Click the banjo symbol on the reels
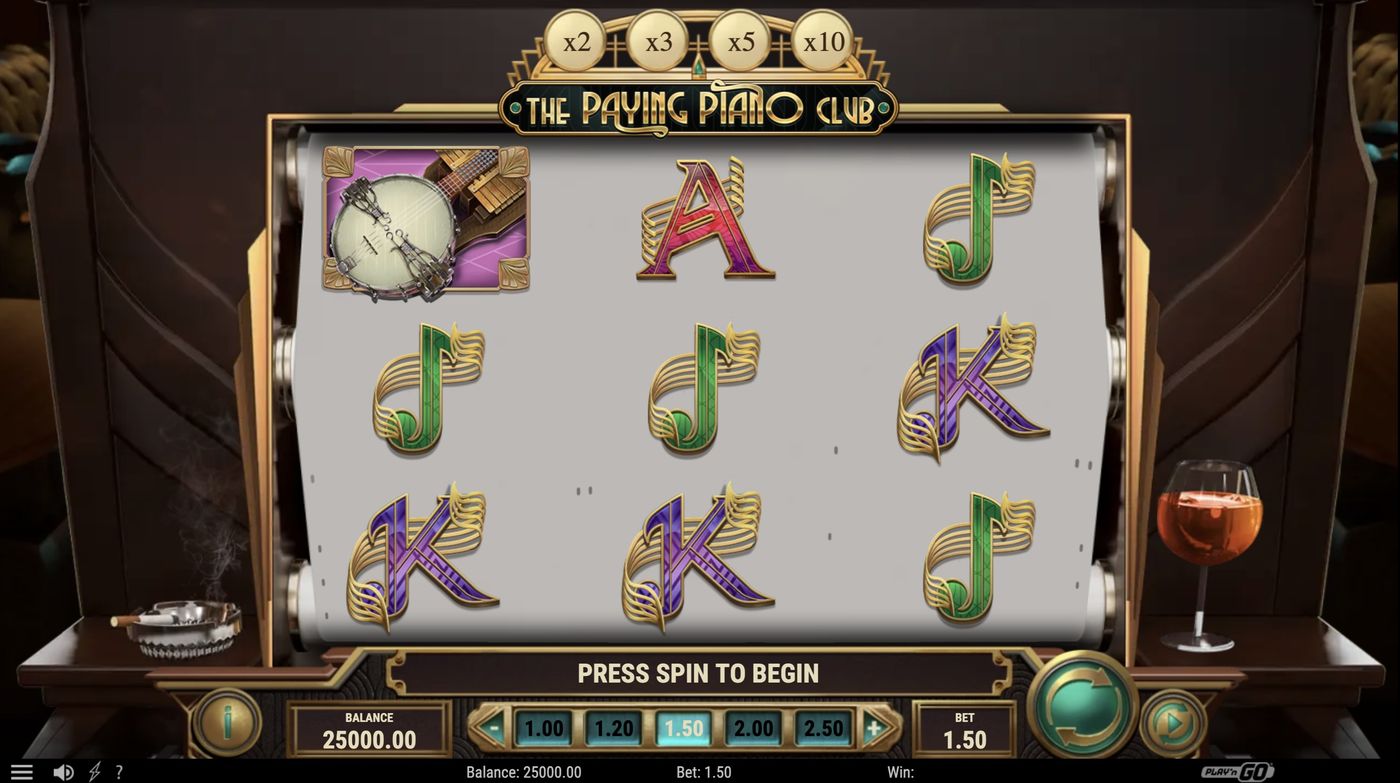1400x783 pixels. click(x=424, y=222)
